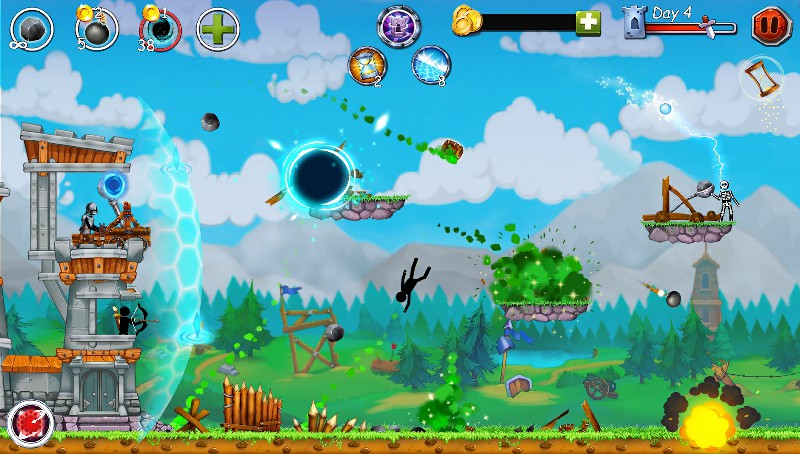Image resolution: width=800 pixels, height=454 pixels.
Task: Activate the blue net barrier ability
Action: point(431,63)
